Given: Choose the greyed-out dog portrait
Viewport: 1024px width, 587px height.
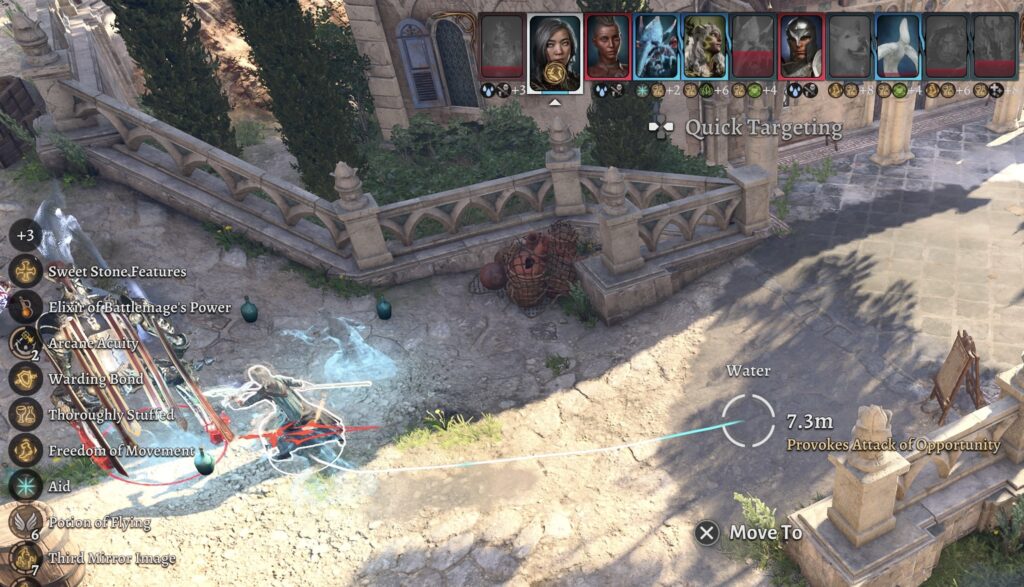Looking at the screenshot, I should coord(850,46).
